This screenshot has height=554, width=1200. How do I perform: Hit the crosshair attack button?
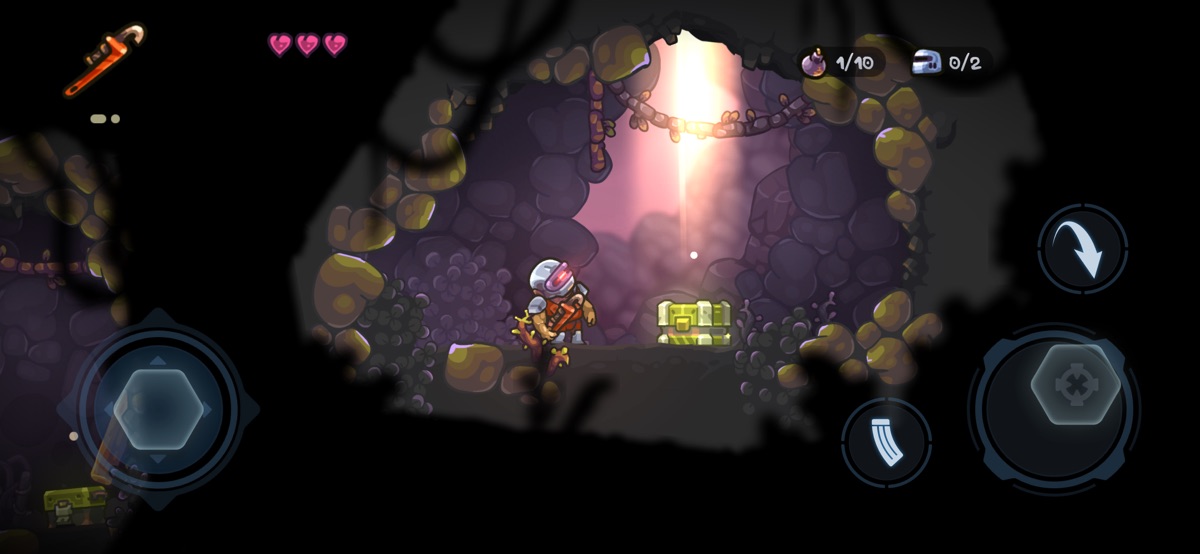point(1075,385)
